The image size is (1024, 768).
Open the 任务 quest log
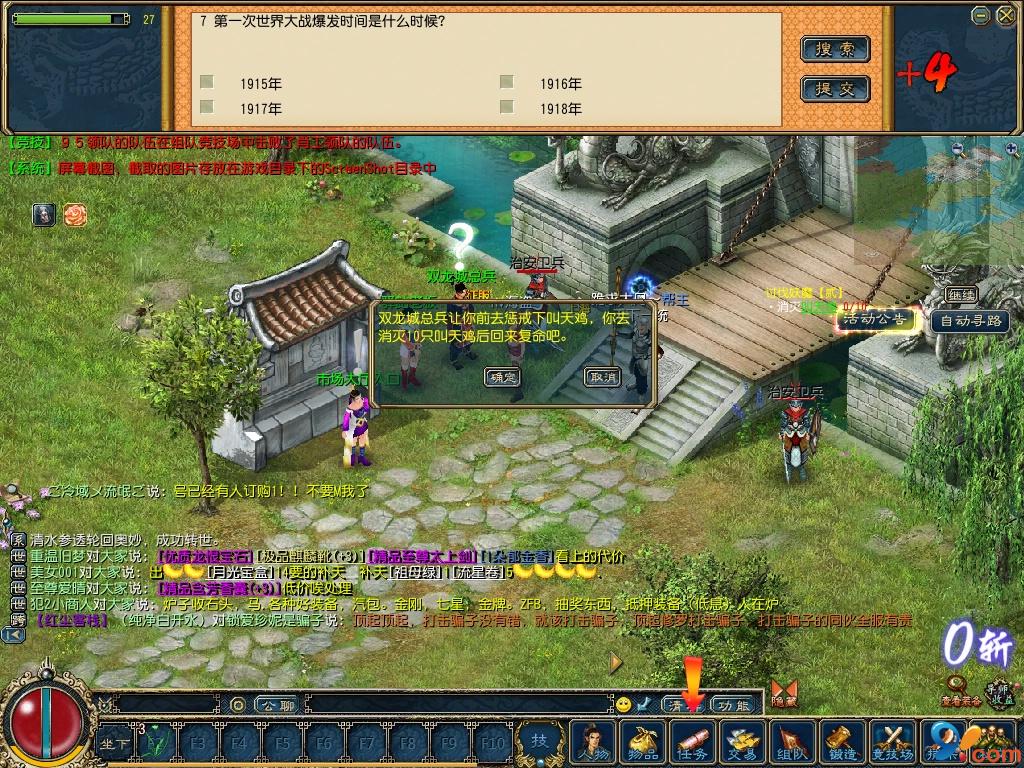[693, 743]
